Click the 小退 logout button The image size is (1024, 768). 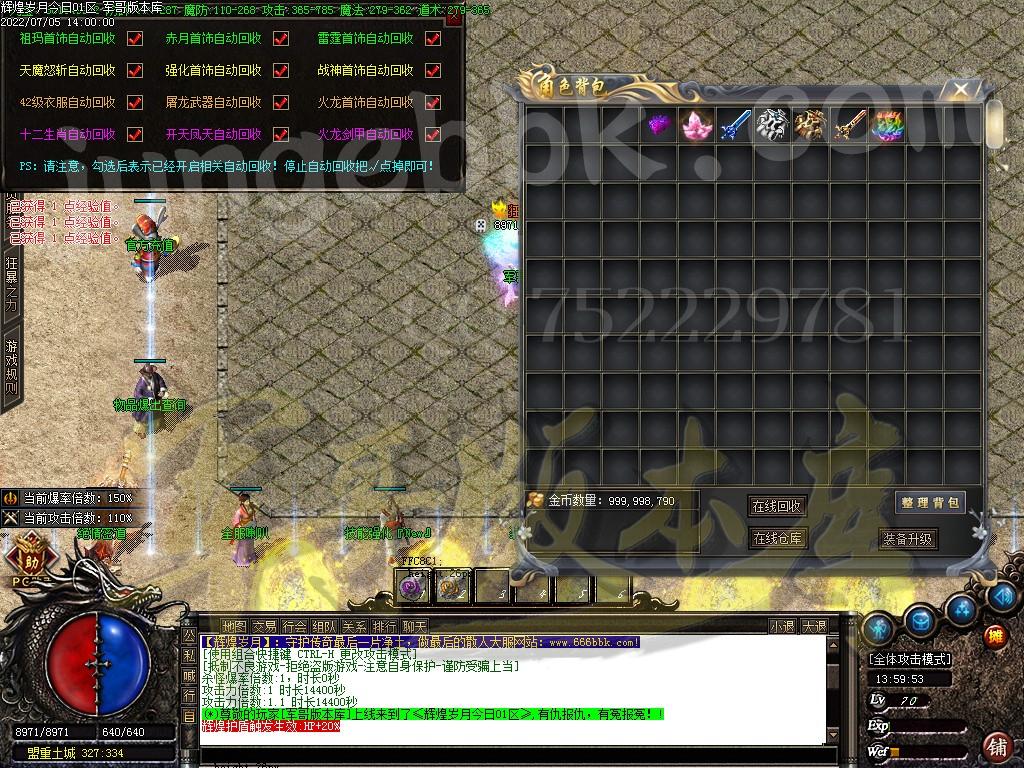(x=782, y=627)
